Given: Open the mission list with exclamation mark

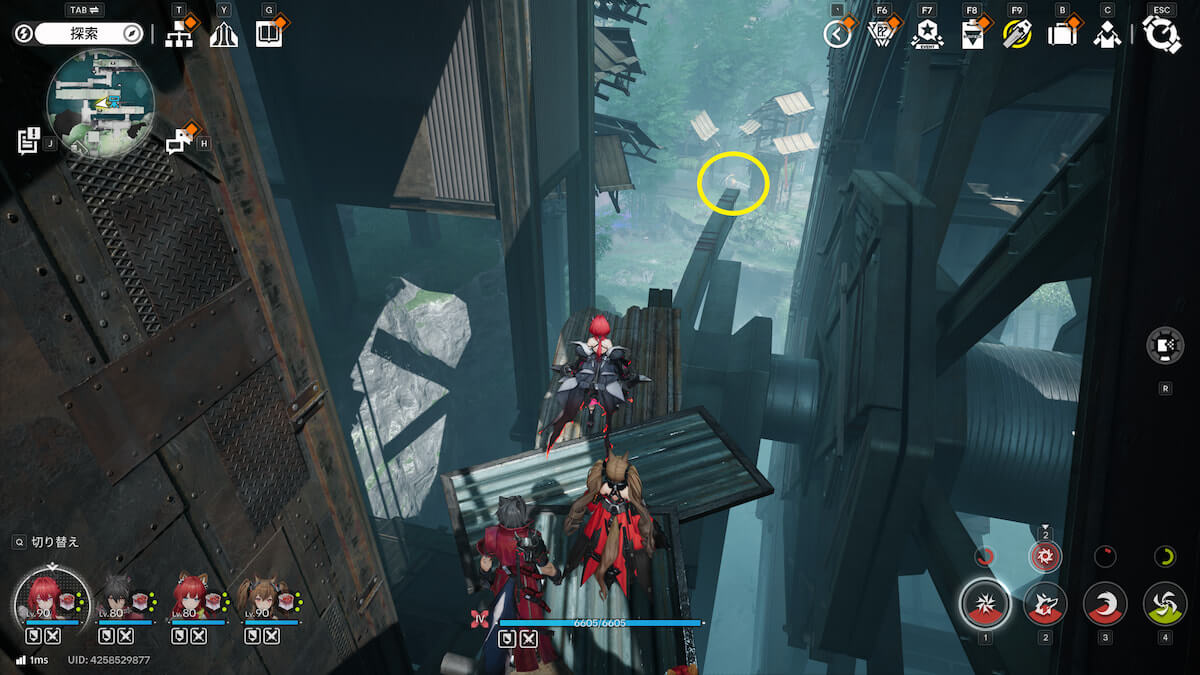Looking at the screenshot, I should point(28,139).
